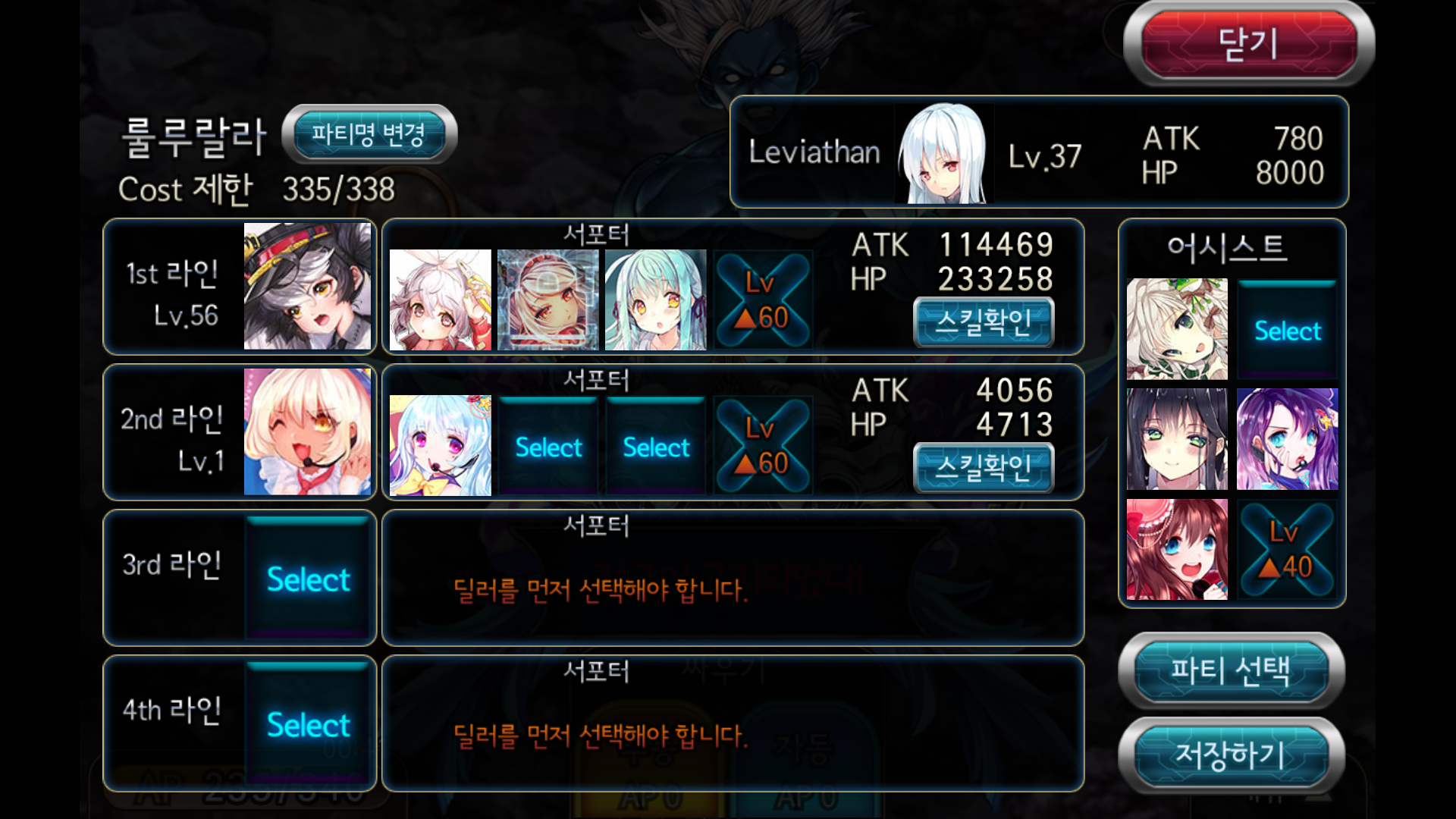
Task: Open the 파티 선택 party selection
Action: coord(1230,670)
